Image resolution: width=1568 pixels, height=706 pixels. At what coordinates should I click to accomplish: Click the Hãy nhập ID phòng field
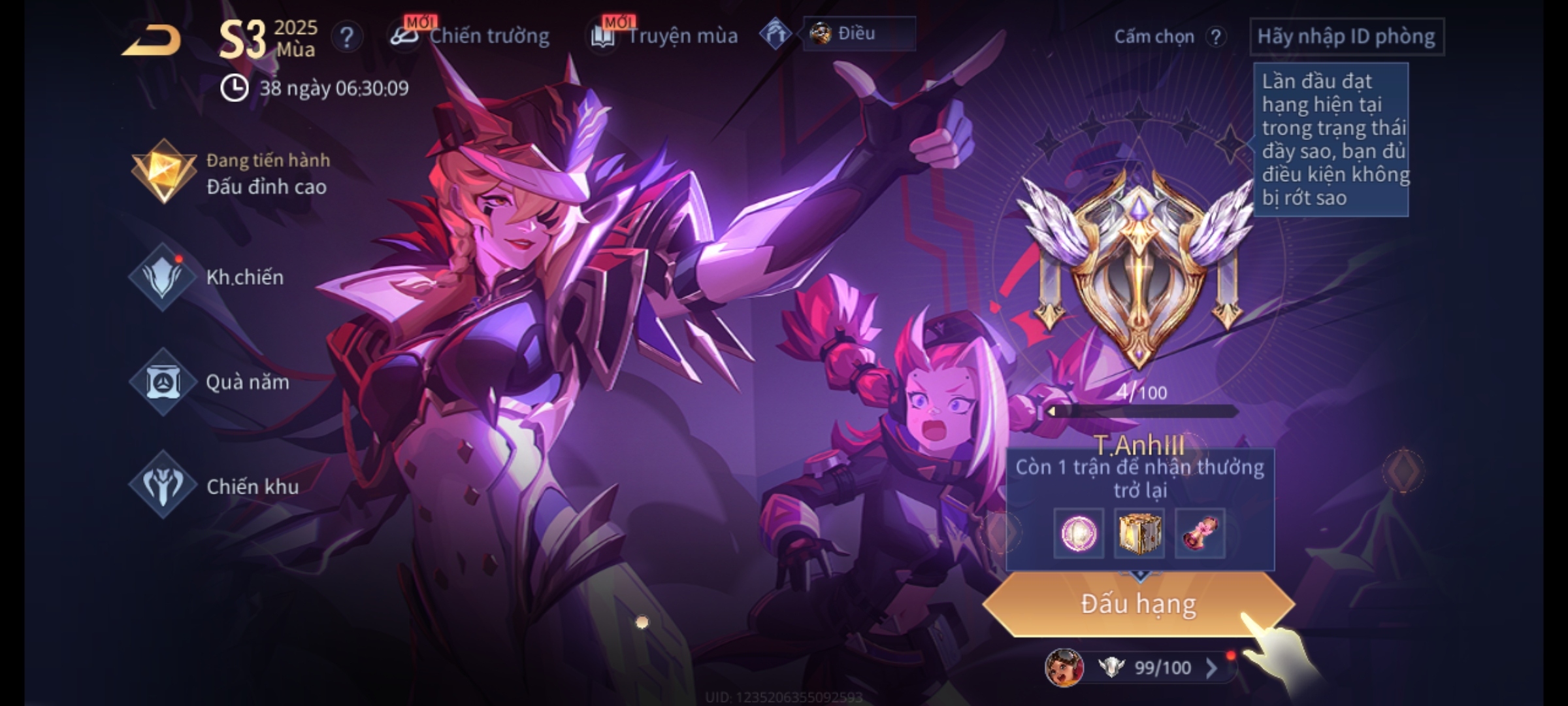pyautogui.click(x=1346, y=37)
